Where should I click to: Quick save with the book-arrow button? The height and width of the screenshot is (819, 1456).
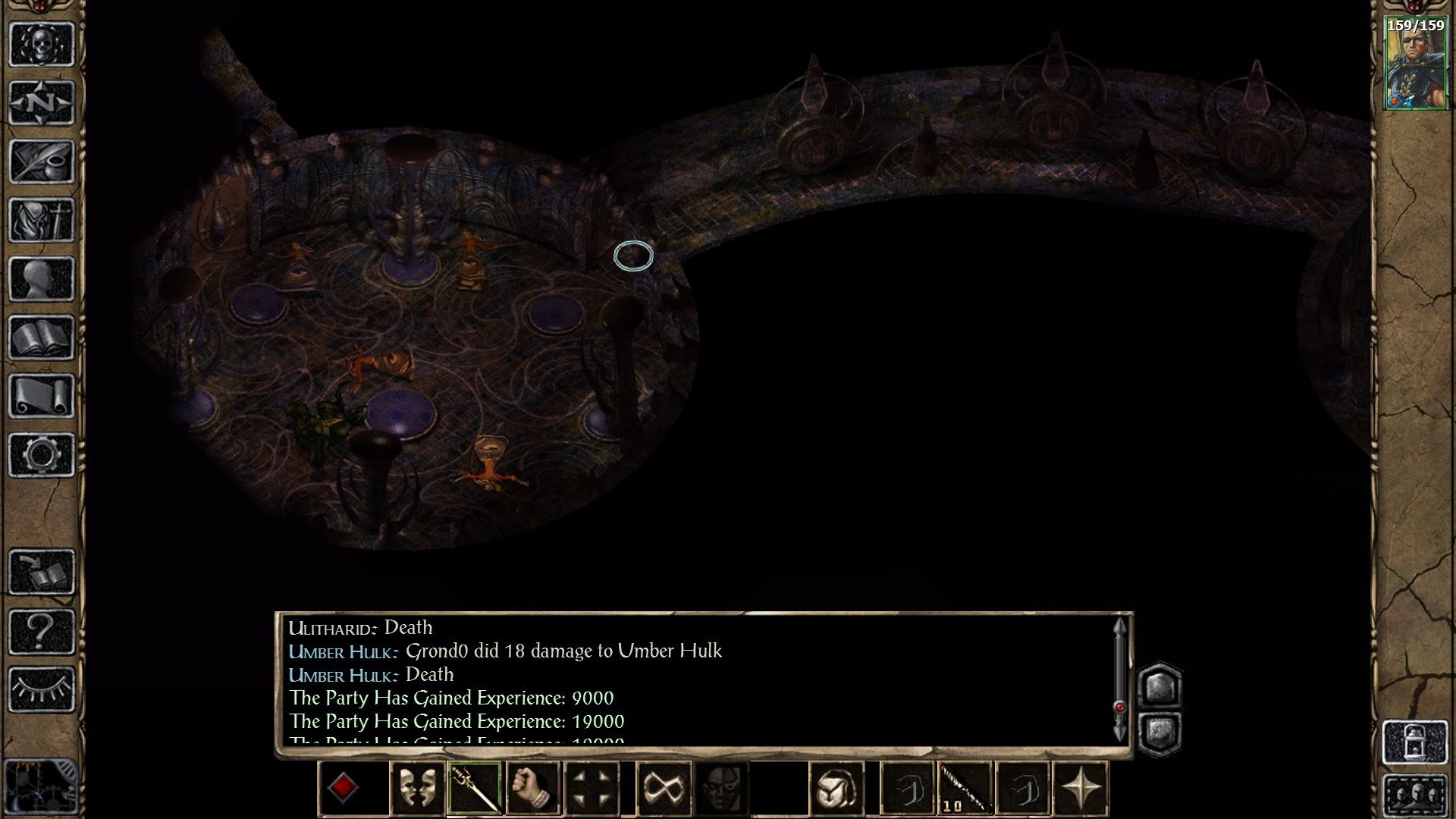pos(42,572)
